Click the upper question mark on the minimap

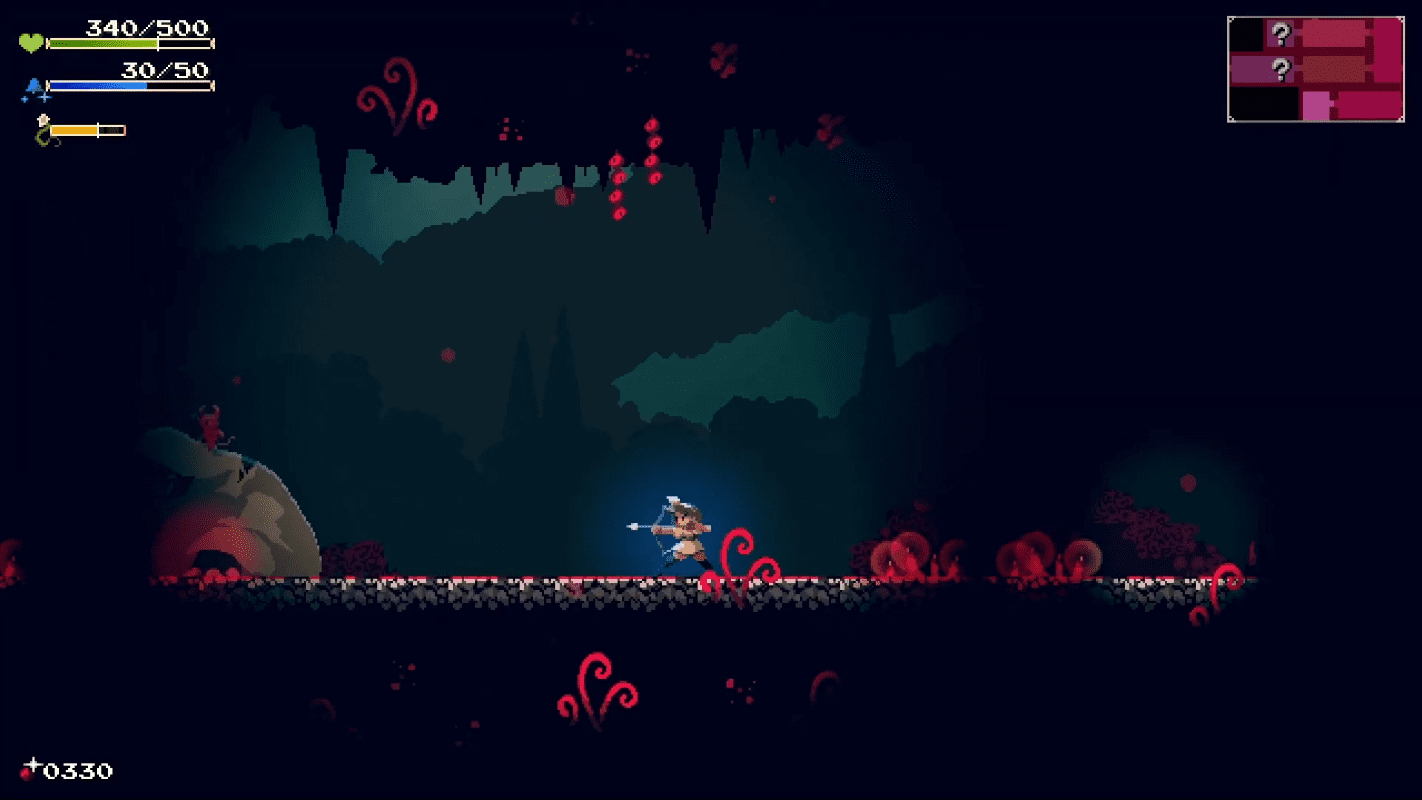[1281, 32]
